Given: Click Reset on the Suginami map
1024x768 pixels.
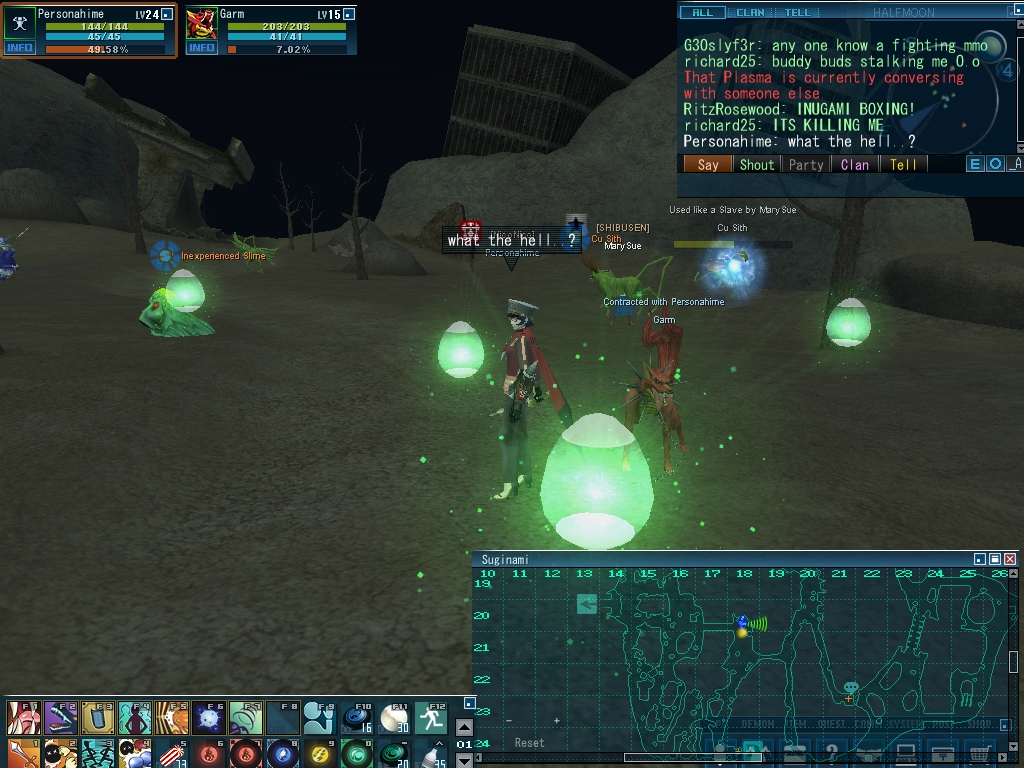Looking at the screenshot, I should 529,743.
